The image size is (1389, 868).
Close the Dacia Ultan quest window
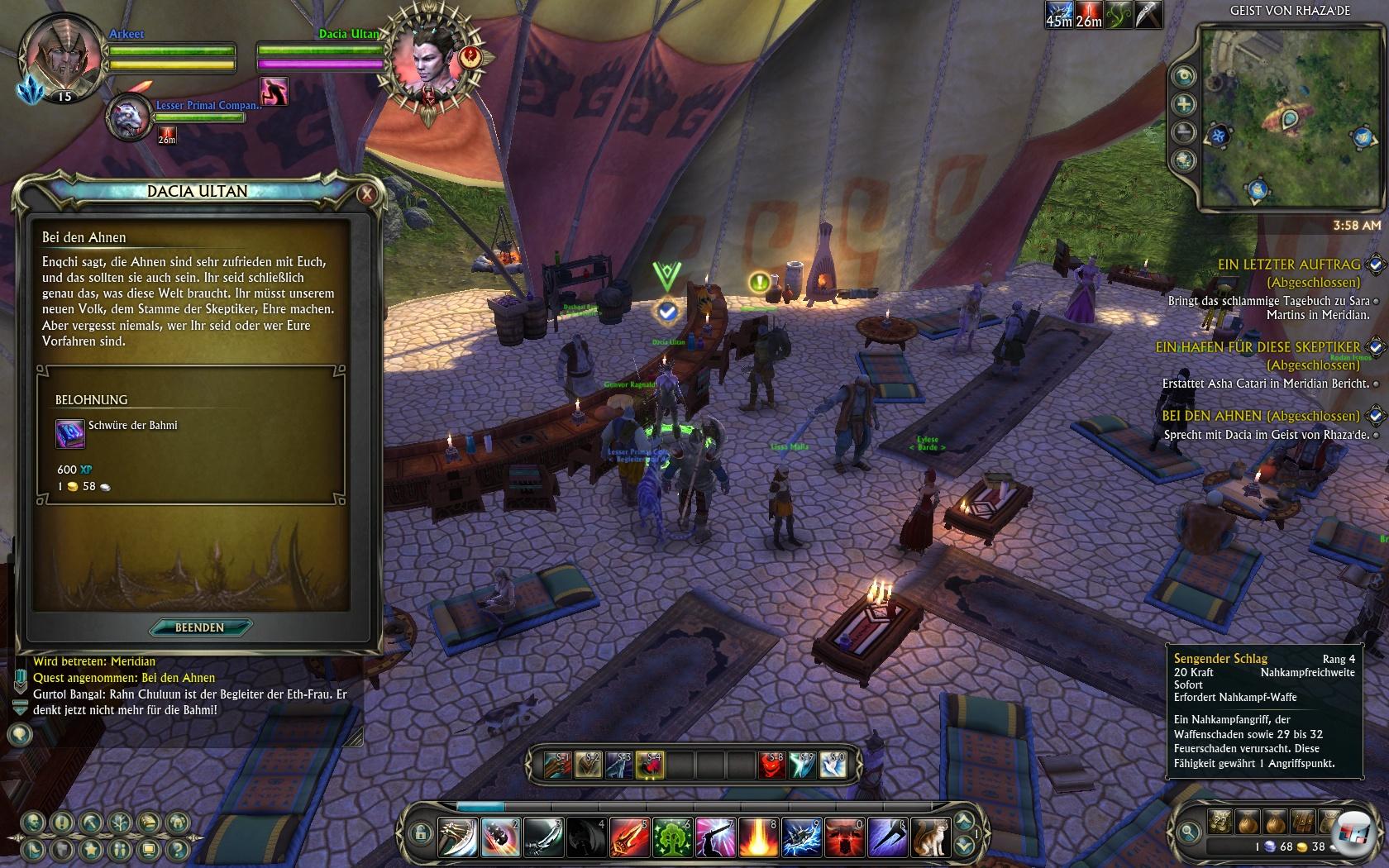[367, 194]
